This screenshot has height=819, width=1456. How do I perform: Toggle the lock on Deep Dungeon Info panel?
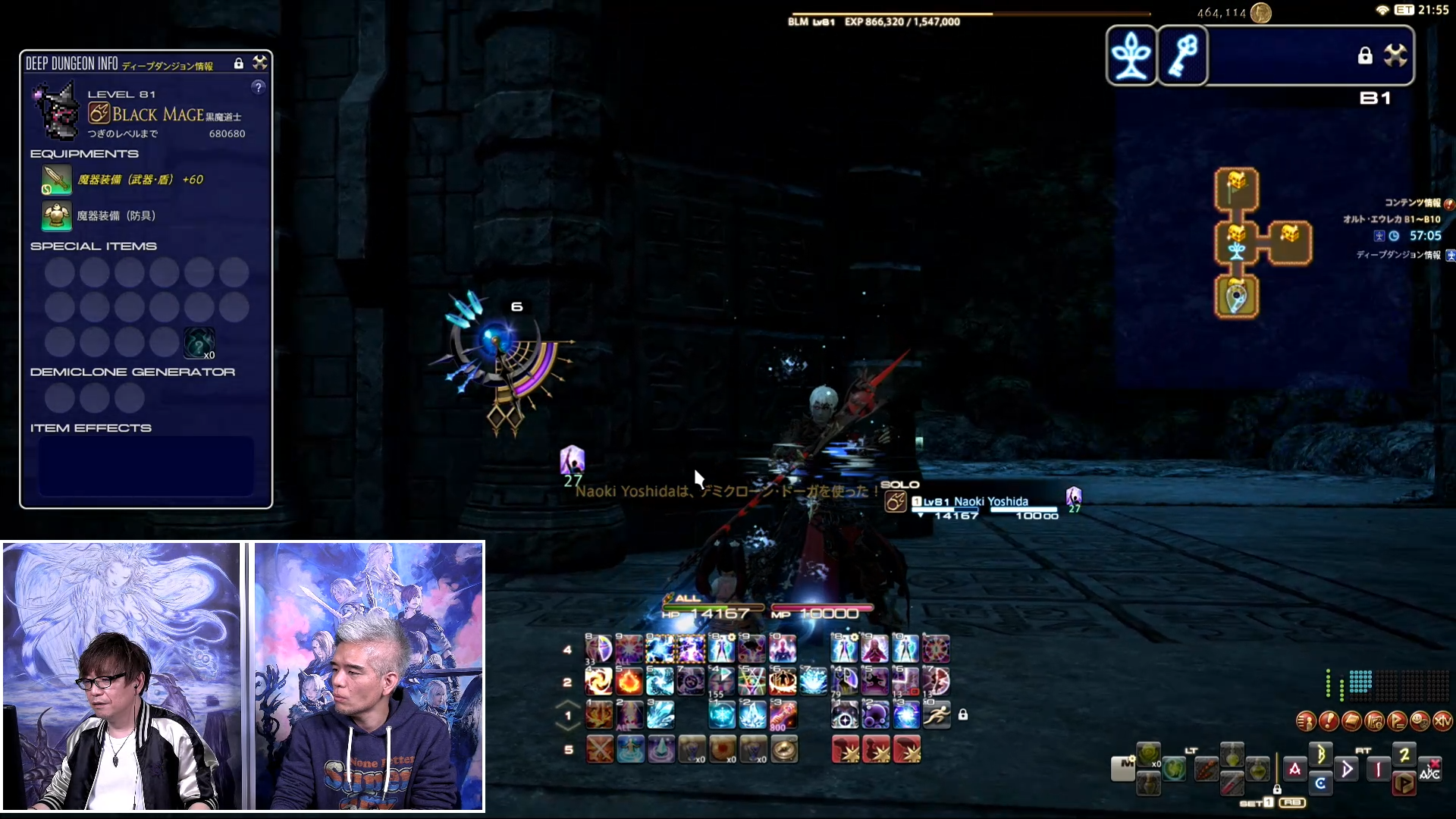(239, 64)
